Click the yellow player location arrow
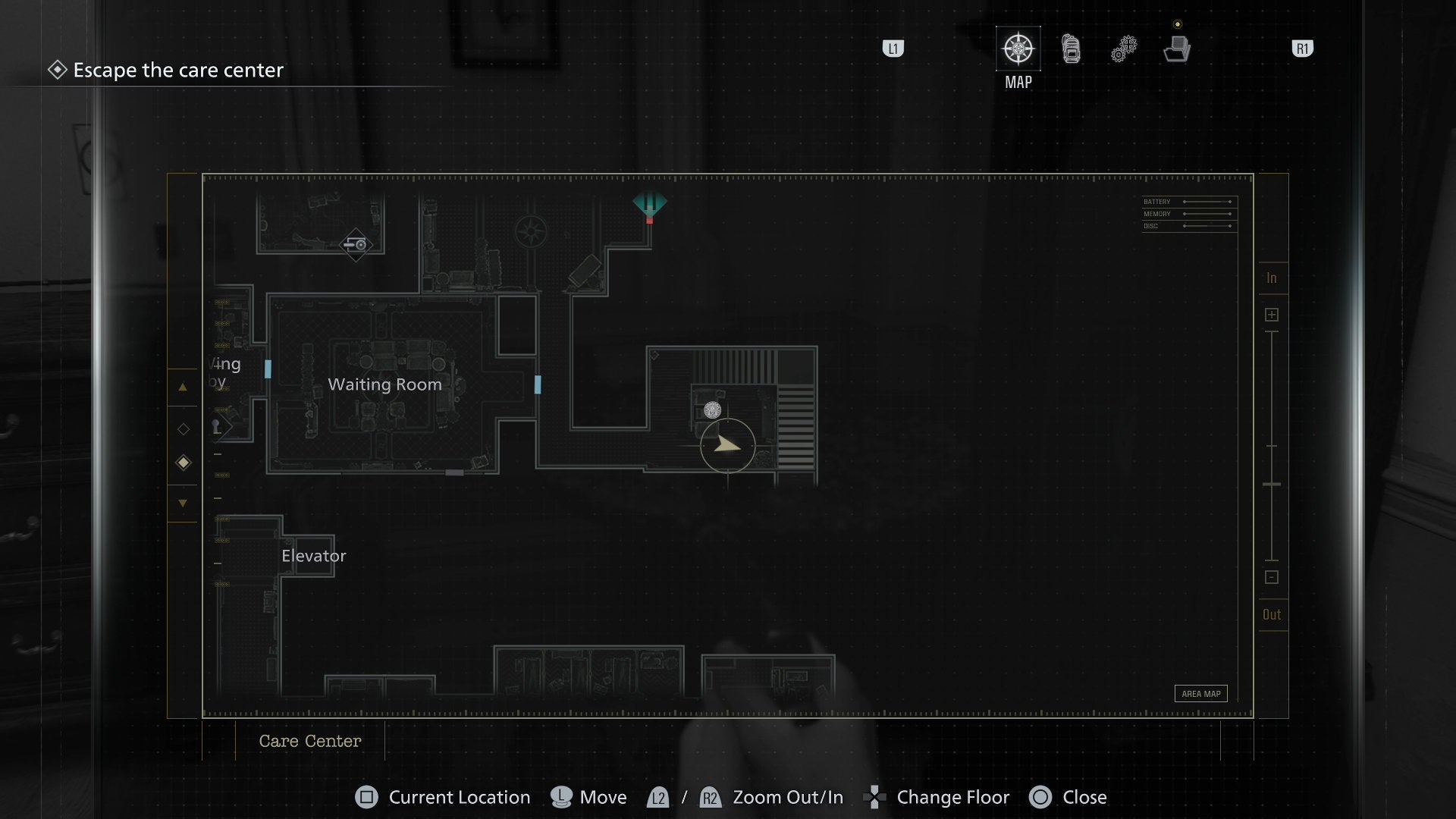Image resolution: width=1456 pixels, height=819 pixels. (726, 447)
